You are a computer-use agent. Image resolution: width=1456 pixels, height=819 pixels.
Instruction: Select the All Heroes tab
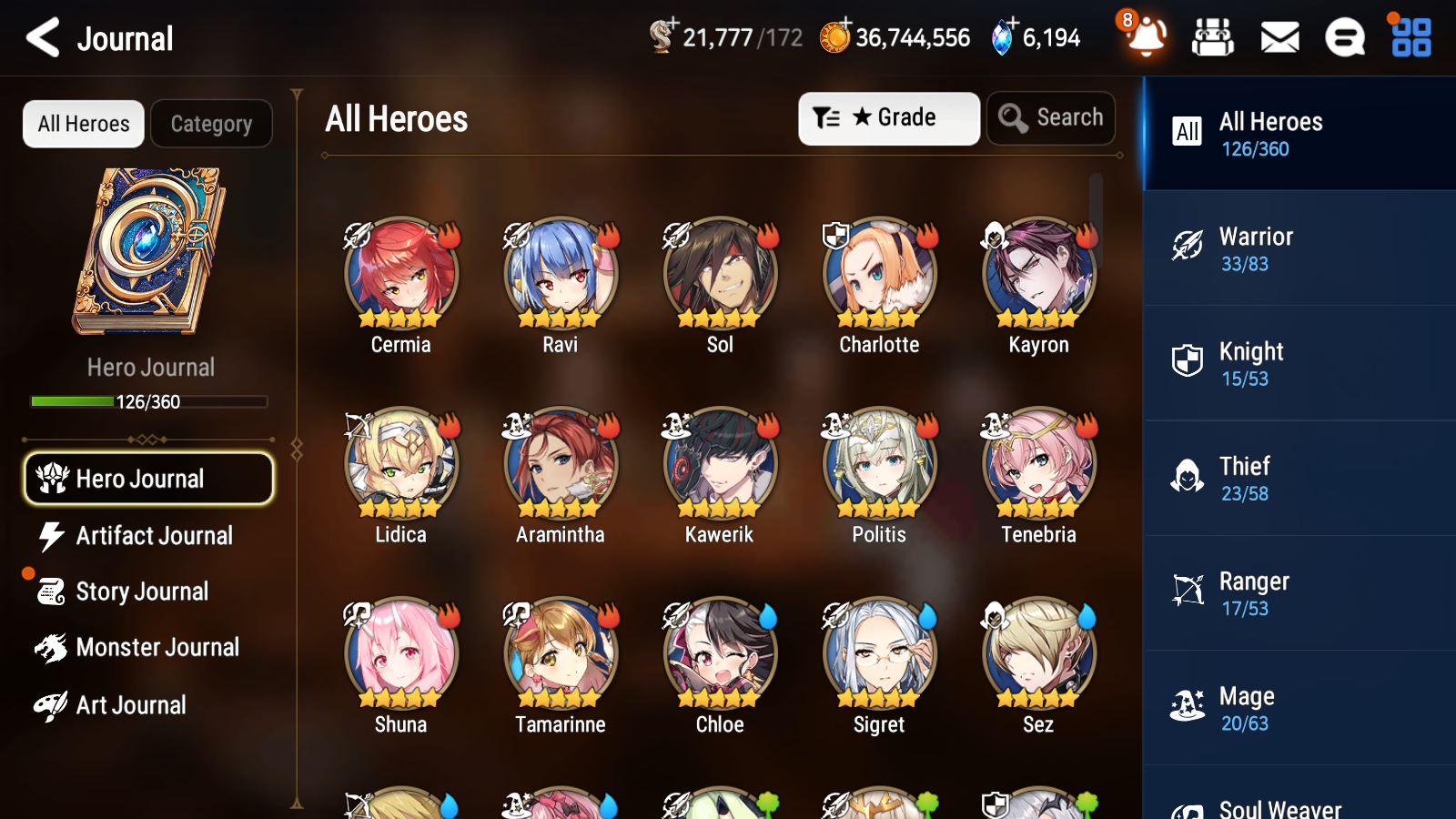pos(83,124)
